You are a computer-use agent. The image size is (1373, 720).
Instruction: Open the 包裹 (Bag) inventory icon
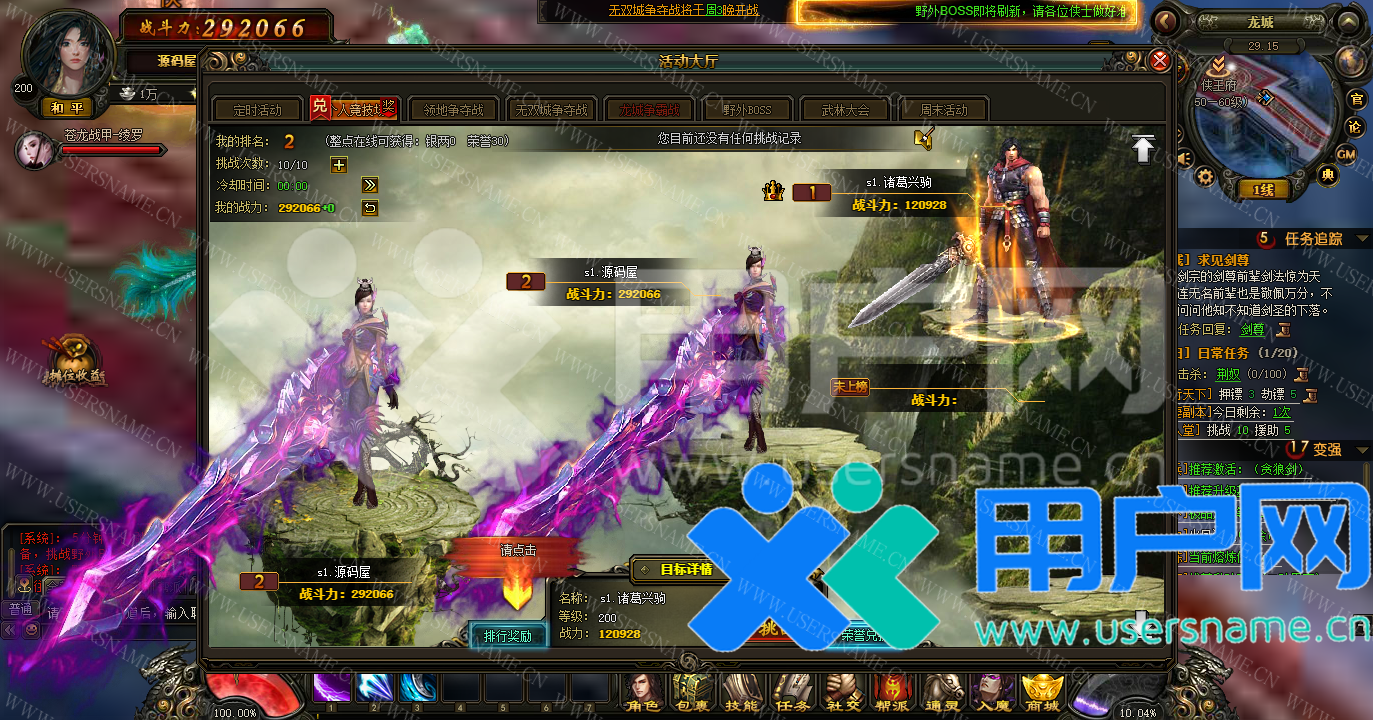[692, 690]
